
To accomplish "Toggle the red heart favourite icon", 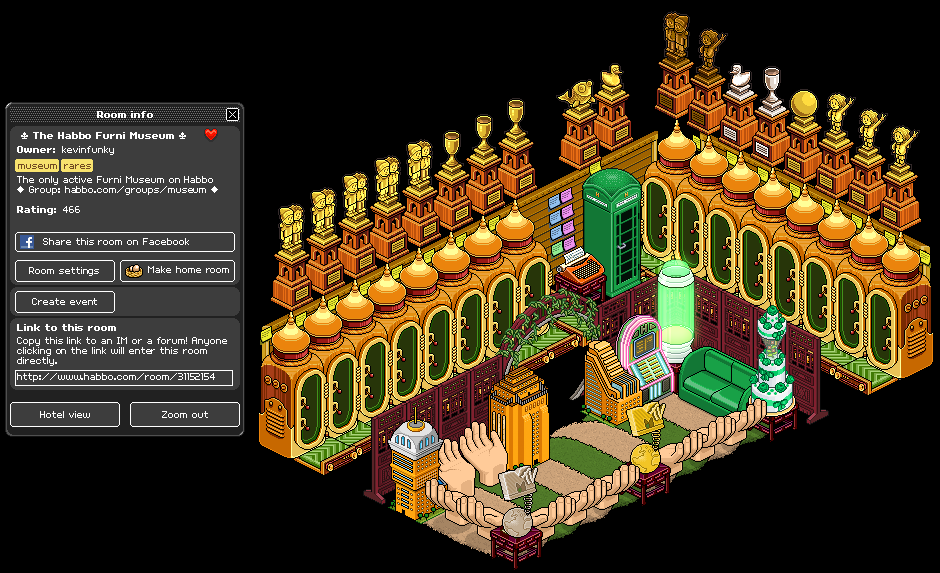I will click(211, 135).
